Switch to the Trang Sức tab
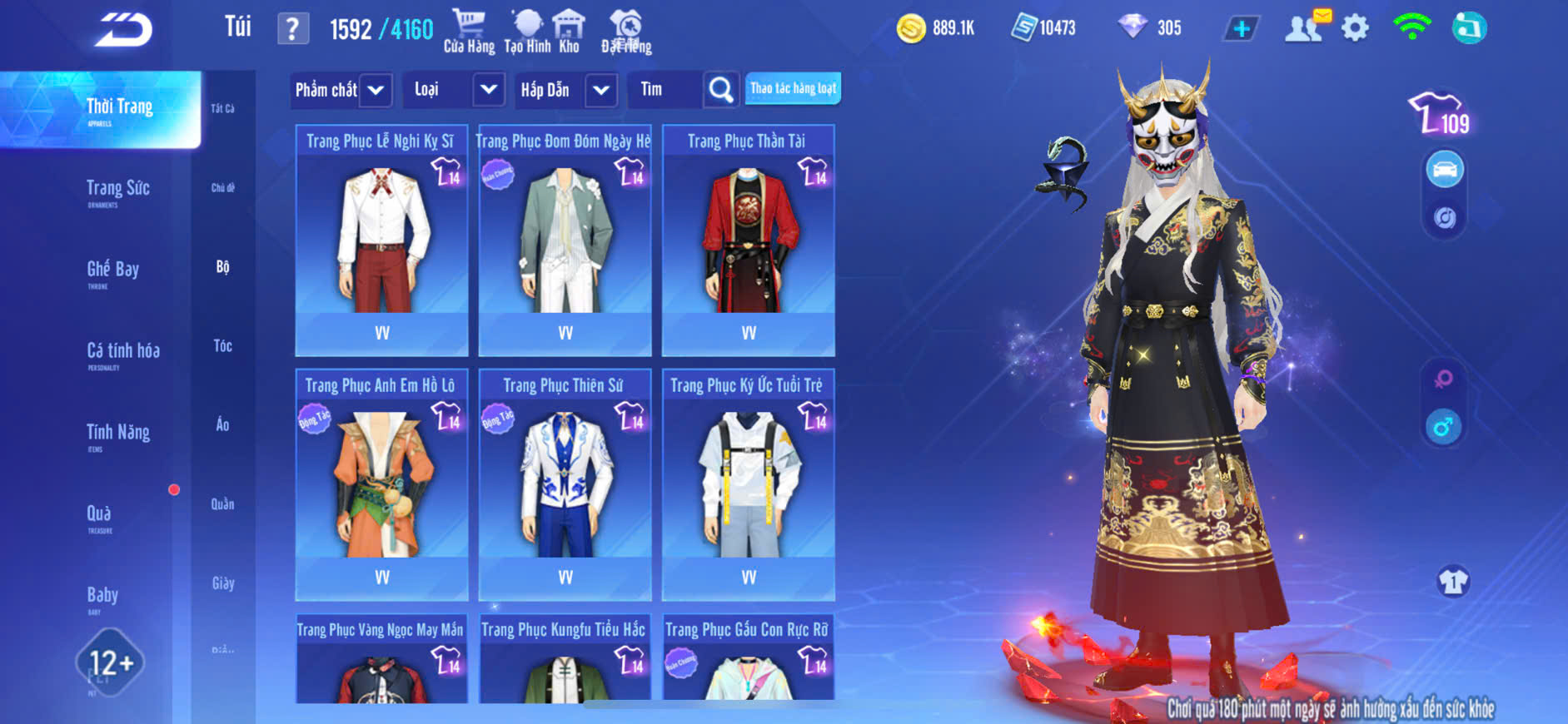Image resolution: width=1568 pixels, height=724 pixels. click(117, 191)
